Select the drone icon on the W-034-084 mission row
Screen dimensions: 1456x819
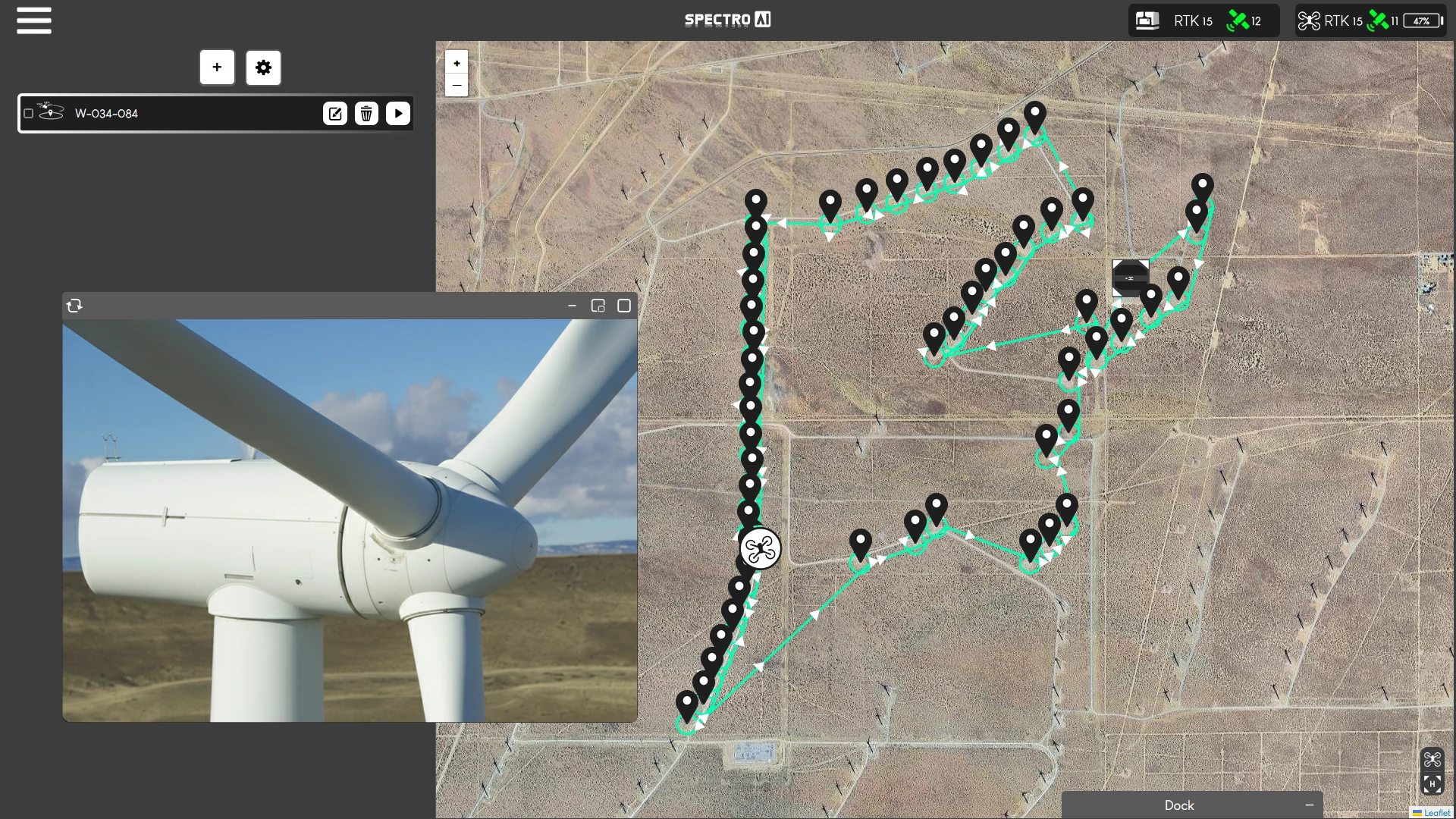click(x=51, y=113)
